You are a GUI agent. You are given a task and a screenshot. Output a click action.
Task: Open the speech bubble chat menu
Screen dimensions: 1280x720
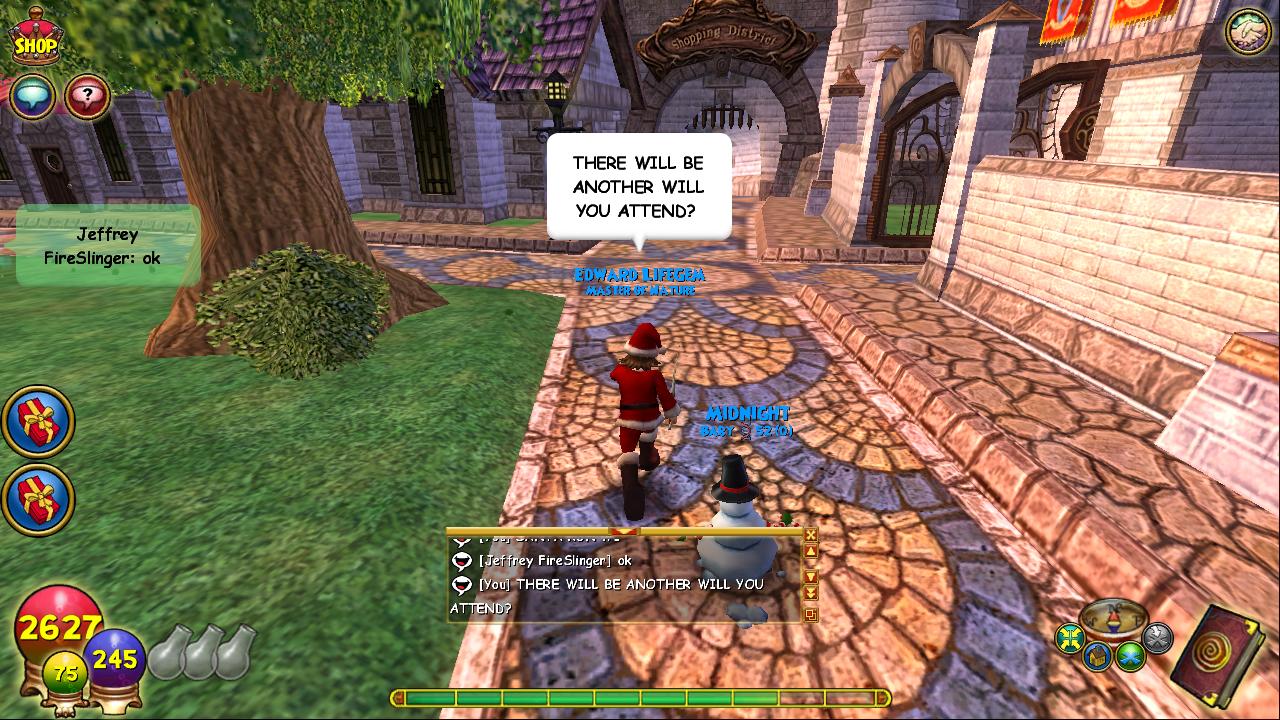pos(33,98)
